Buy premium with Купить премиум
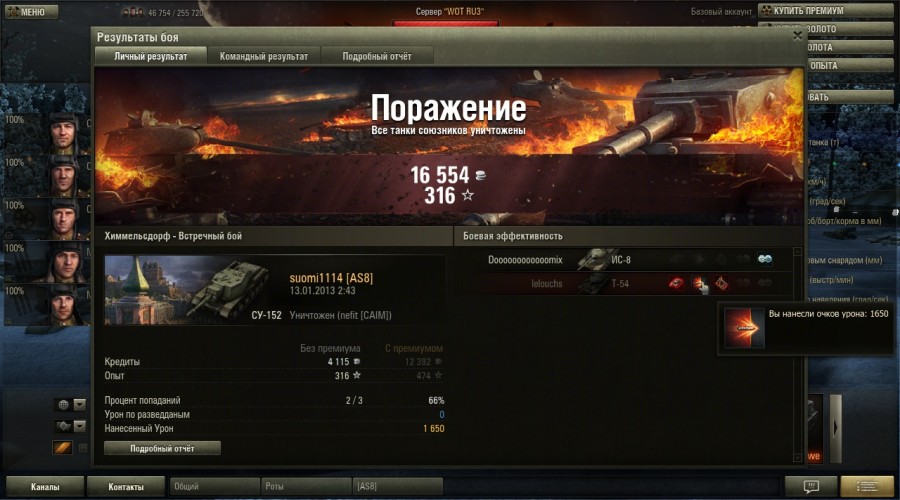 coord(825,11)
